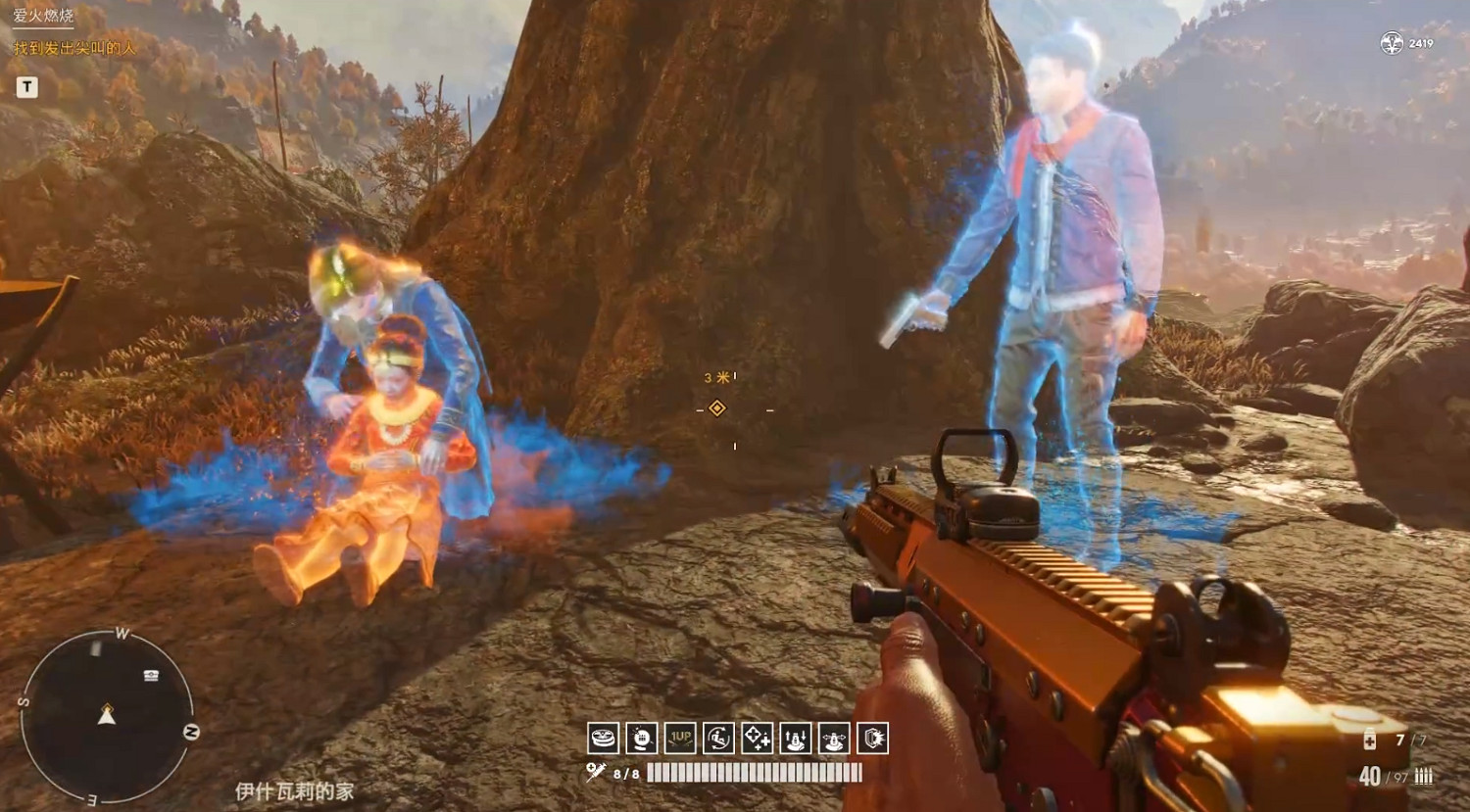Image resolution: width=1470 pixels, height=812 pixels.
Task: Click the left-right arrows bottle icon
Action: pyautogui.click(x=834, y=738)
